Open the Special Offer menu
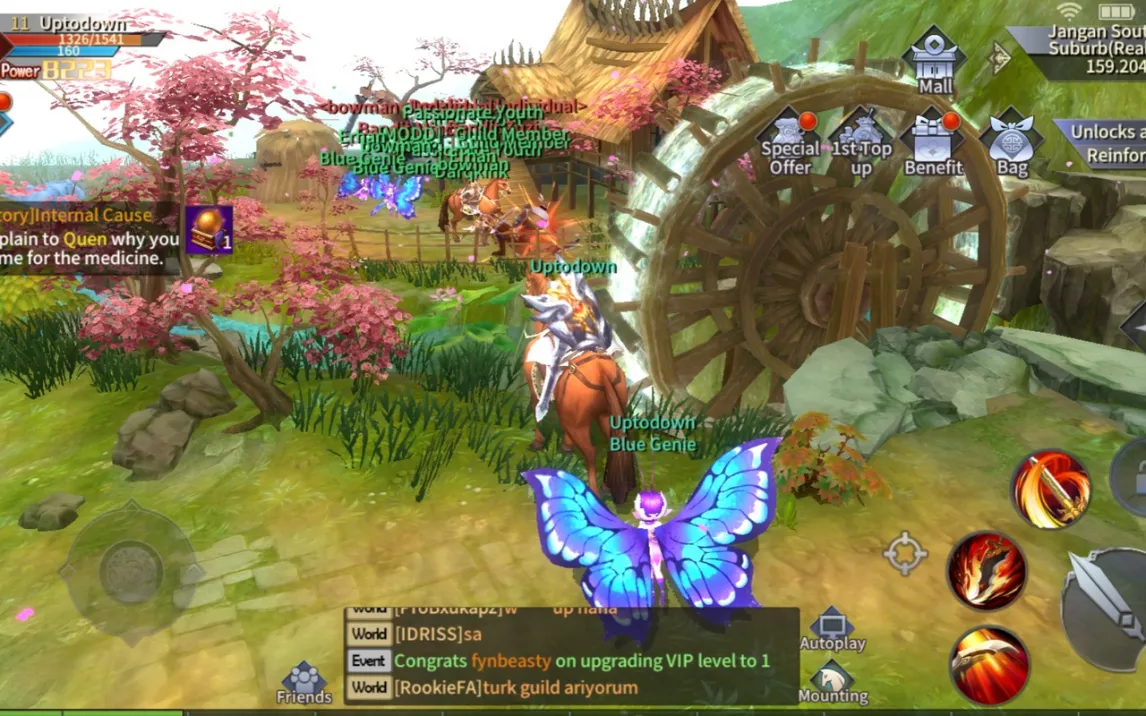 point(790,141)
